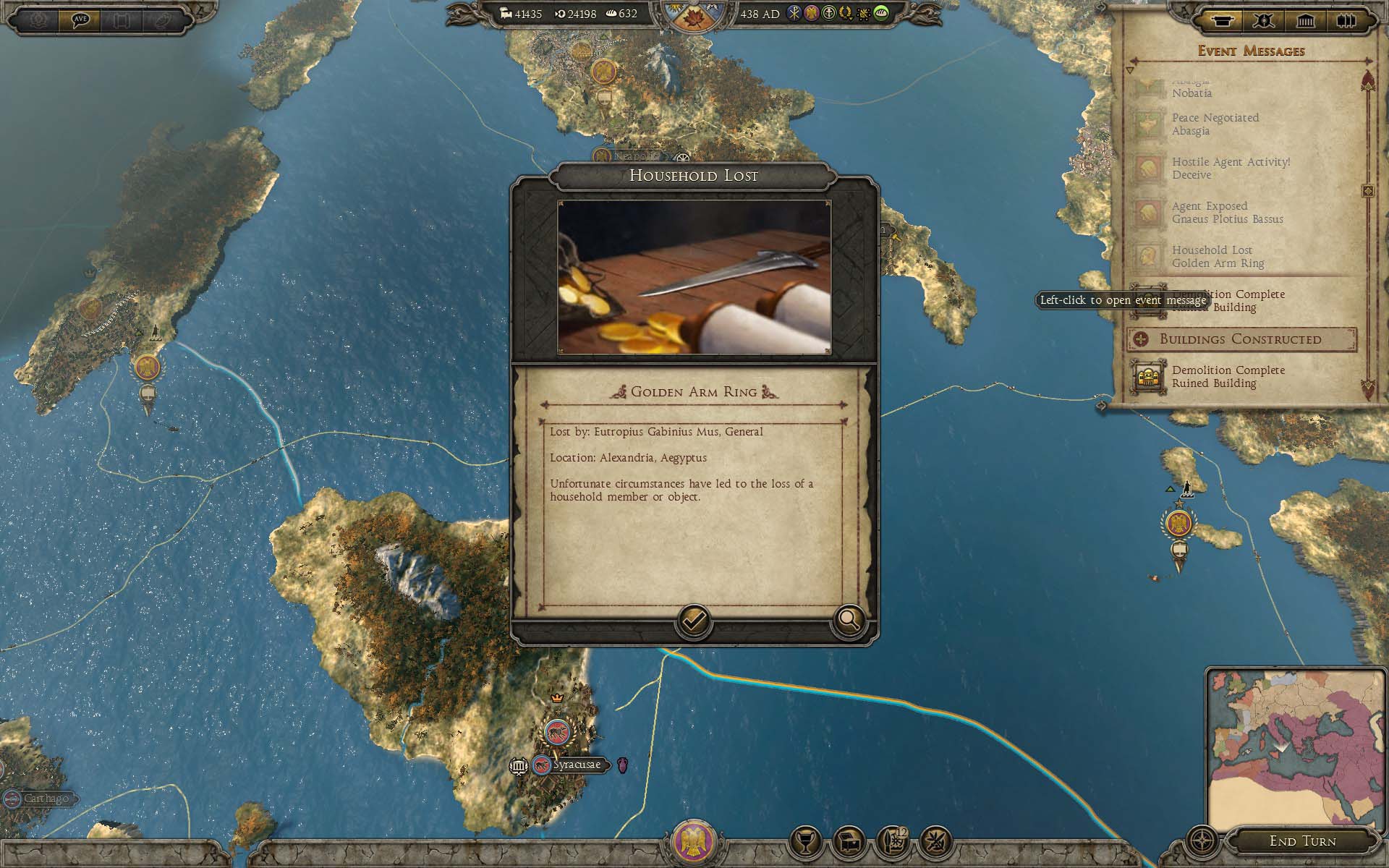End the current turn
The height and width of the screenshot is (868, 1389).
pyautogui.click(x=1302, y=841)
